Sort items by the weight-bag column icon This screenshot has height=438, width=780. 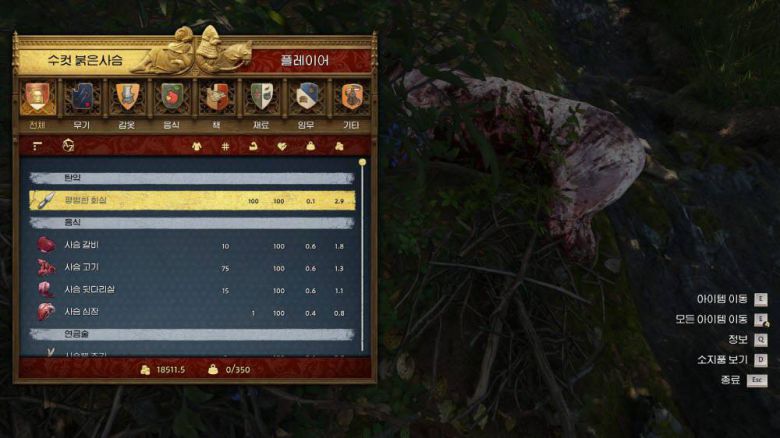pyautogui.click(x=310, y=146)
